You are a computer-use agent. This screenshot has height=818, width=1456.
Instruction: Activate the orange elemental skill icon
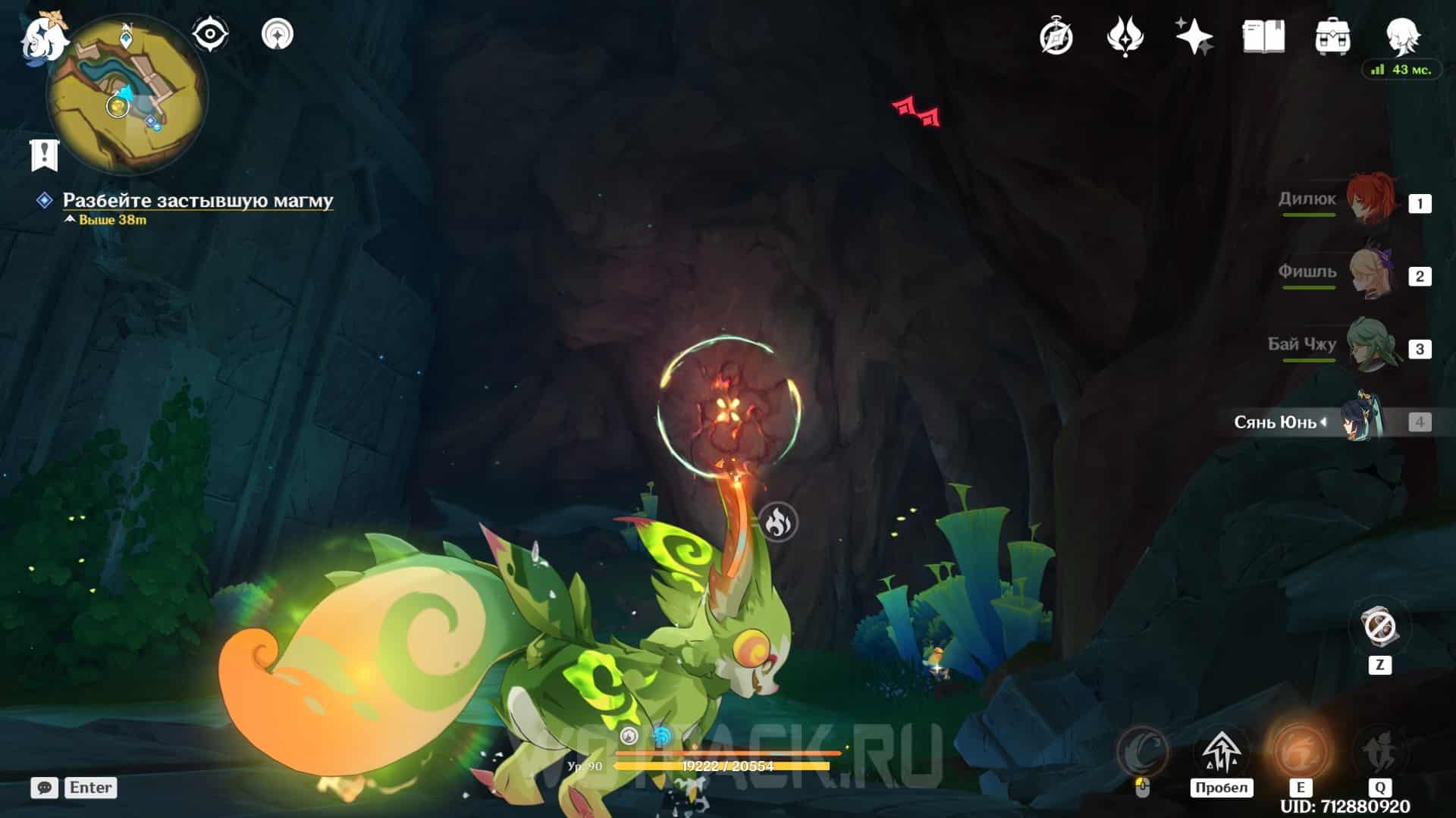coord(1300,751)
